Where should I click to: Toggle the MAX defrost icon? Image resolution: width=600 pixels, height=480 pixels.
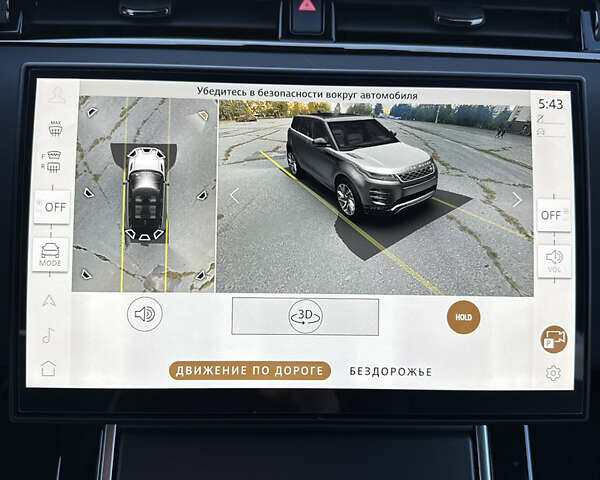tap(55, 127)
